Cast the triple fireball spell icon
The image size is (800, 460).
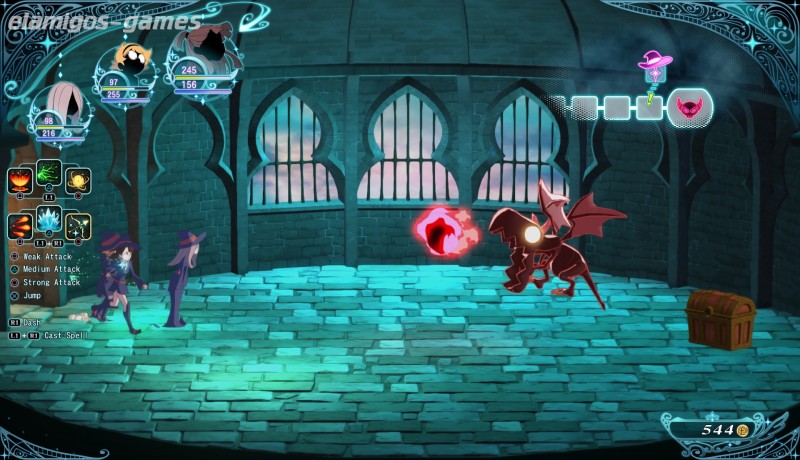coord(20,227)
